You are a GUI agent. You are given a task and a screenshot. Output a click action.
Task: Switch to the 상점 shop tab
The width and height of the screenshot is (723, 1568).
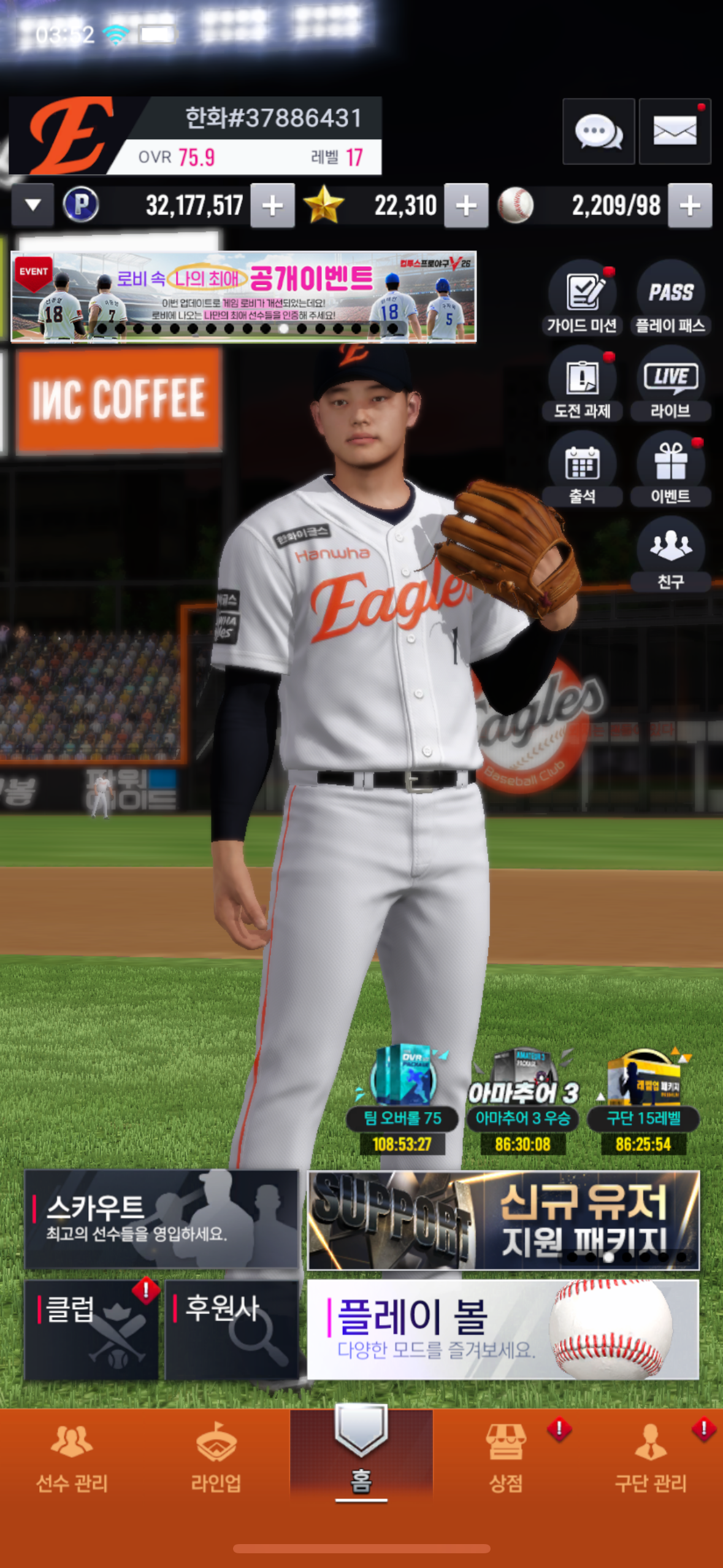click(x=506, y=1458)
